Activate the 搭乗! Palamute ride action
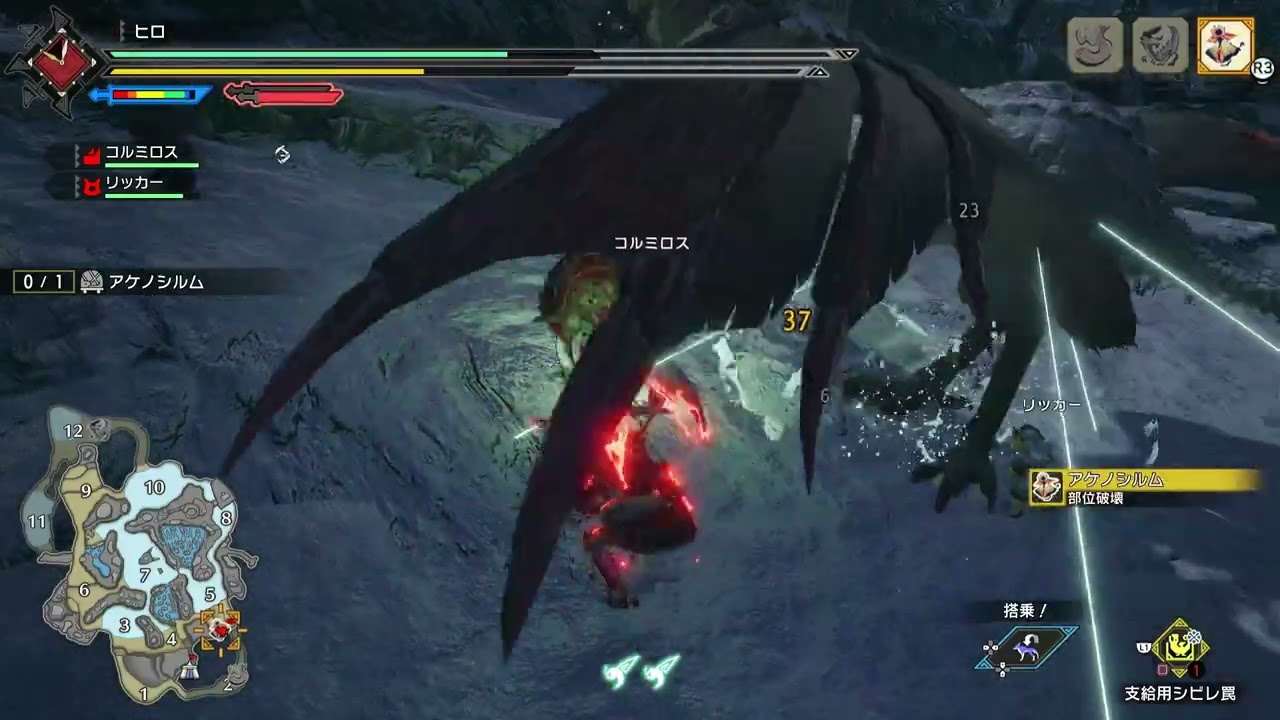Image resolution: width=1280 pixels, height=720 pixels. click(1025, 648)
